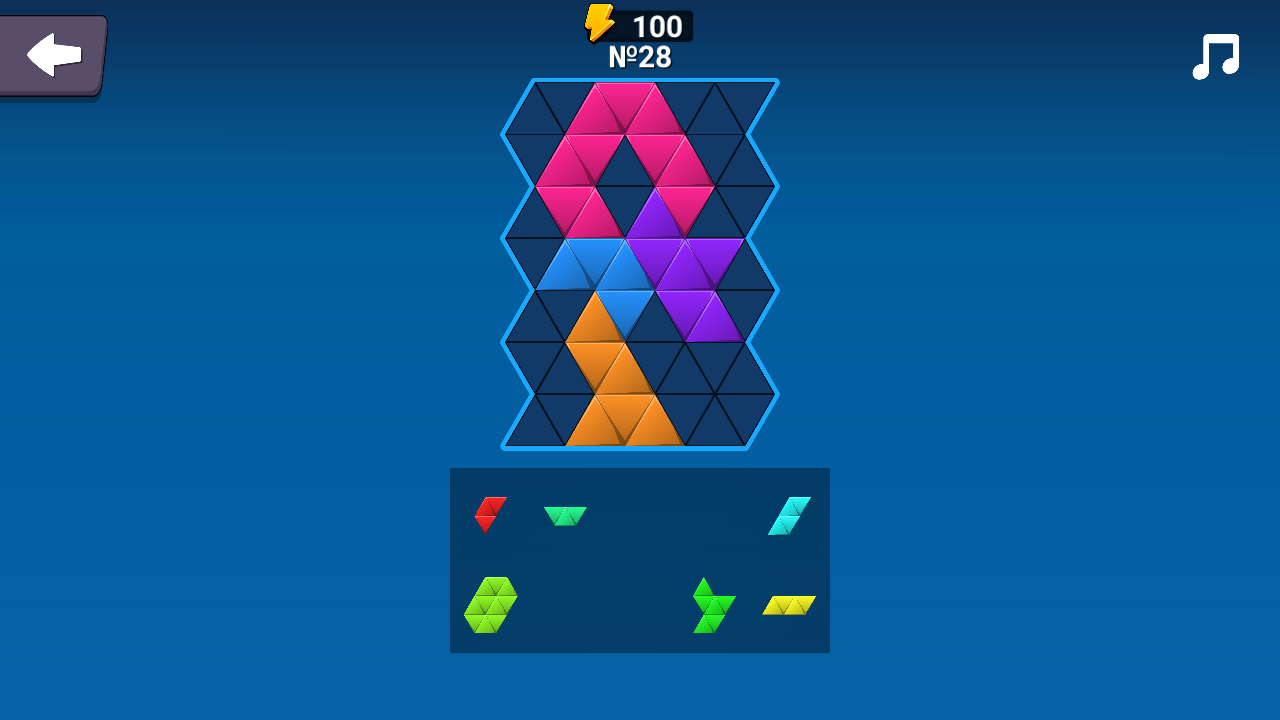Pick the cyan parallelogram piece
This screenshot has height=720, width=1280.
[787, 515]
